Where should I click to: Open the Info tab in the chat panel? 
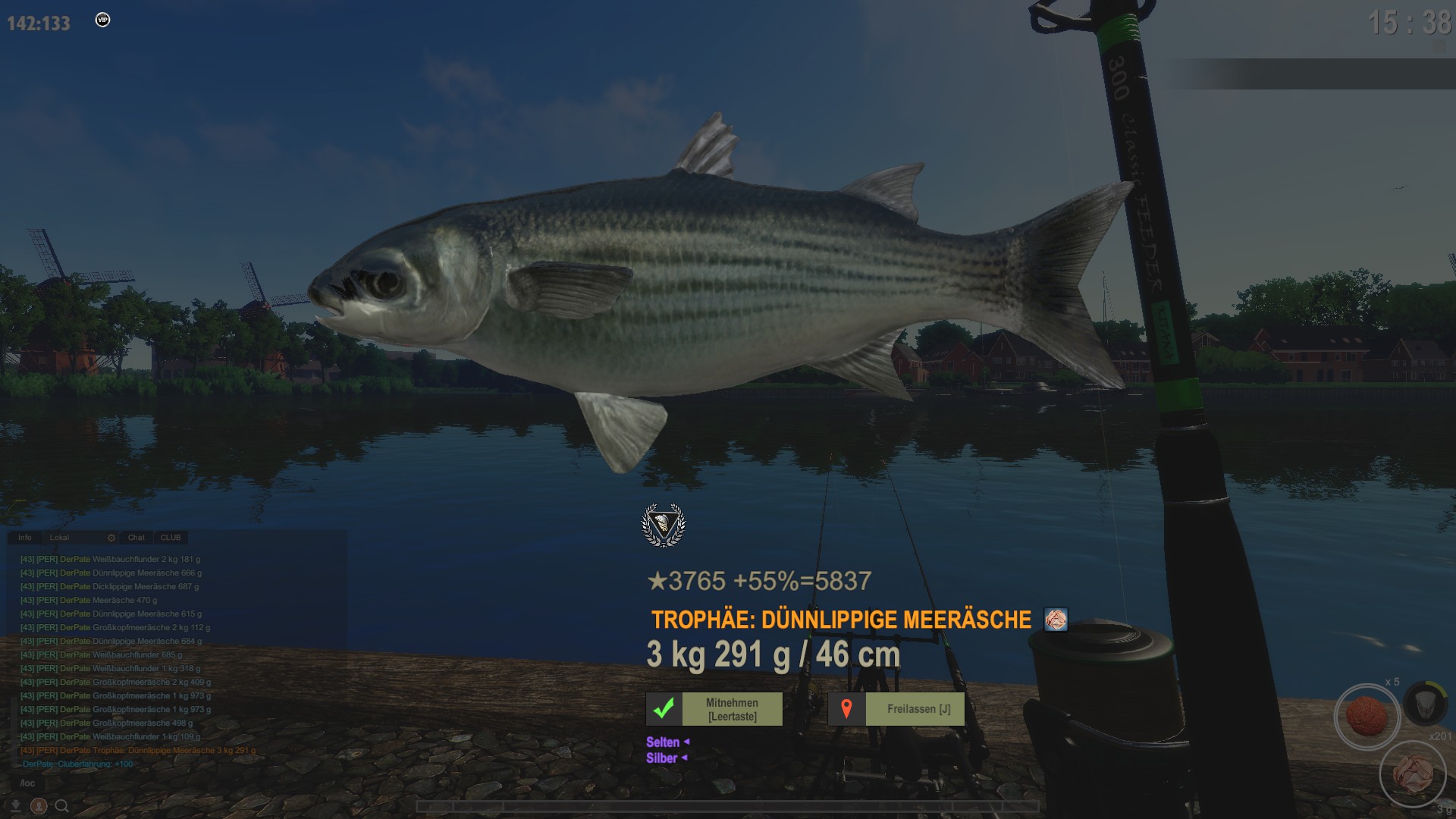coord(25,538)
